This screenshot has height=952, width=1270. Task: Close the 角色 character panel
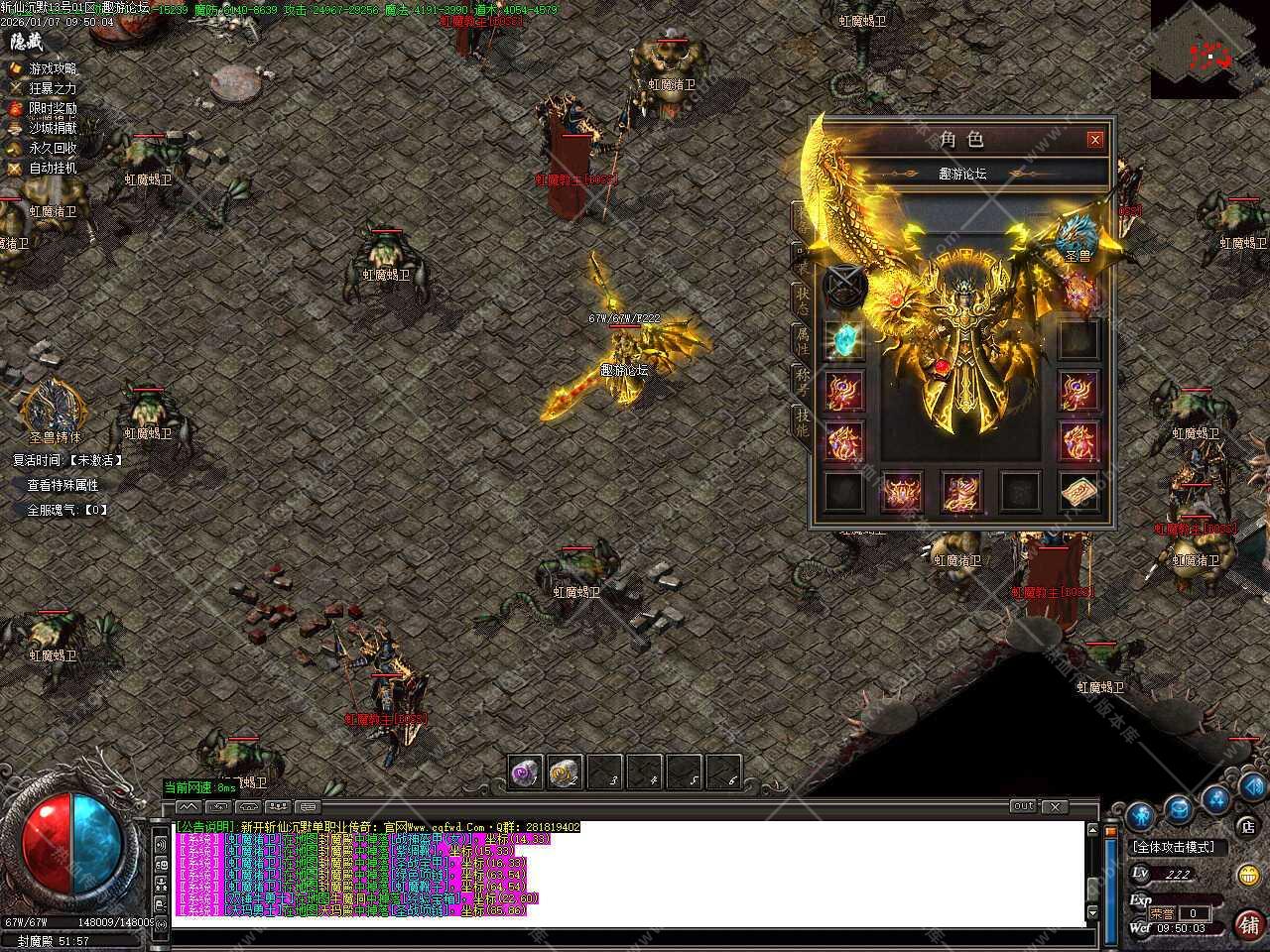click(1094, 140)
